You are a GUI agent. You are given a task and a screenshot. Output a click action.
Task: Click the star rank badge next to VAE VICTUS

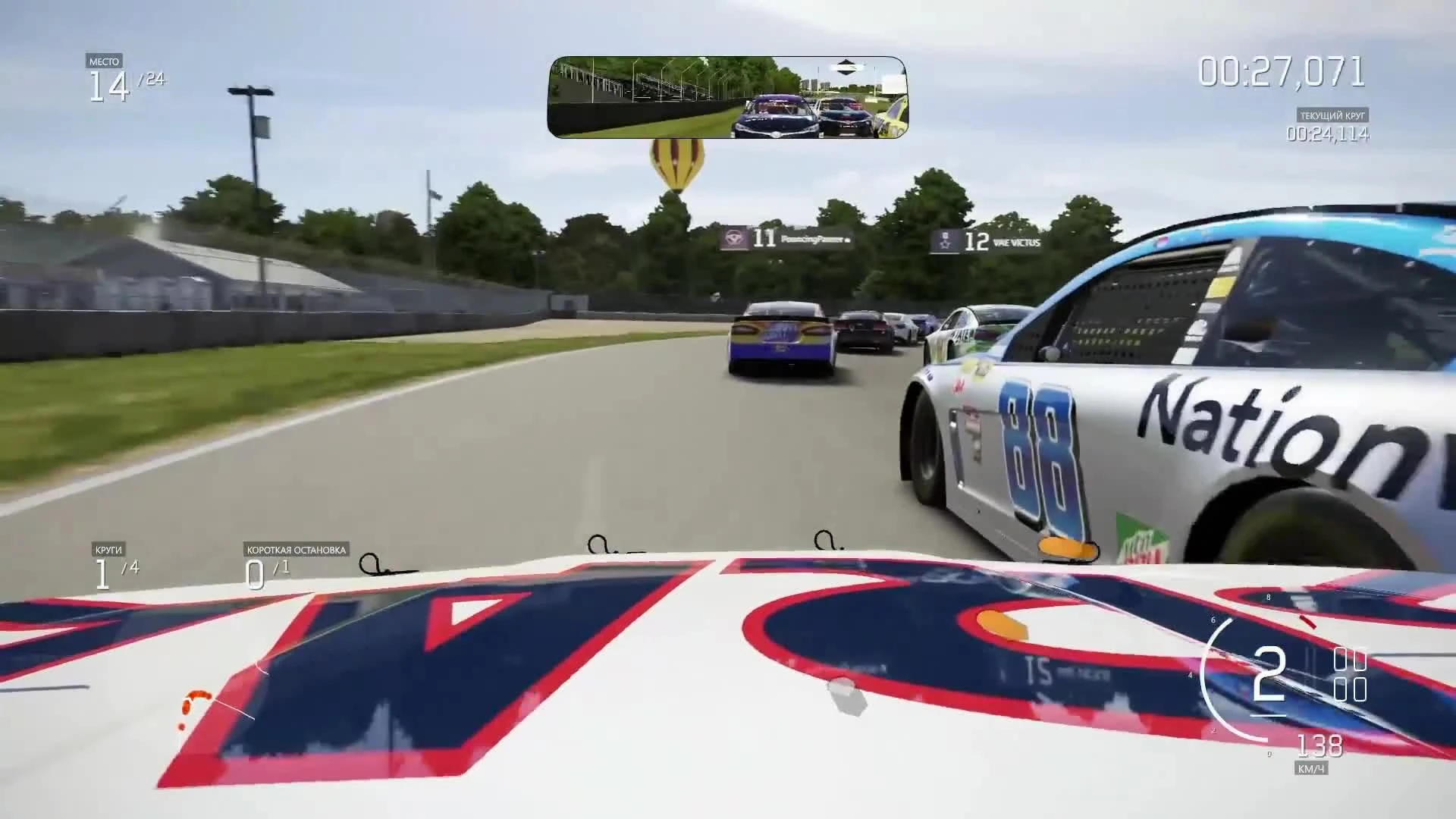tap(945, 240)
